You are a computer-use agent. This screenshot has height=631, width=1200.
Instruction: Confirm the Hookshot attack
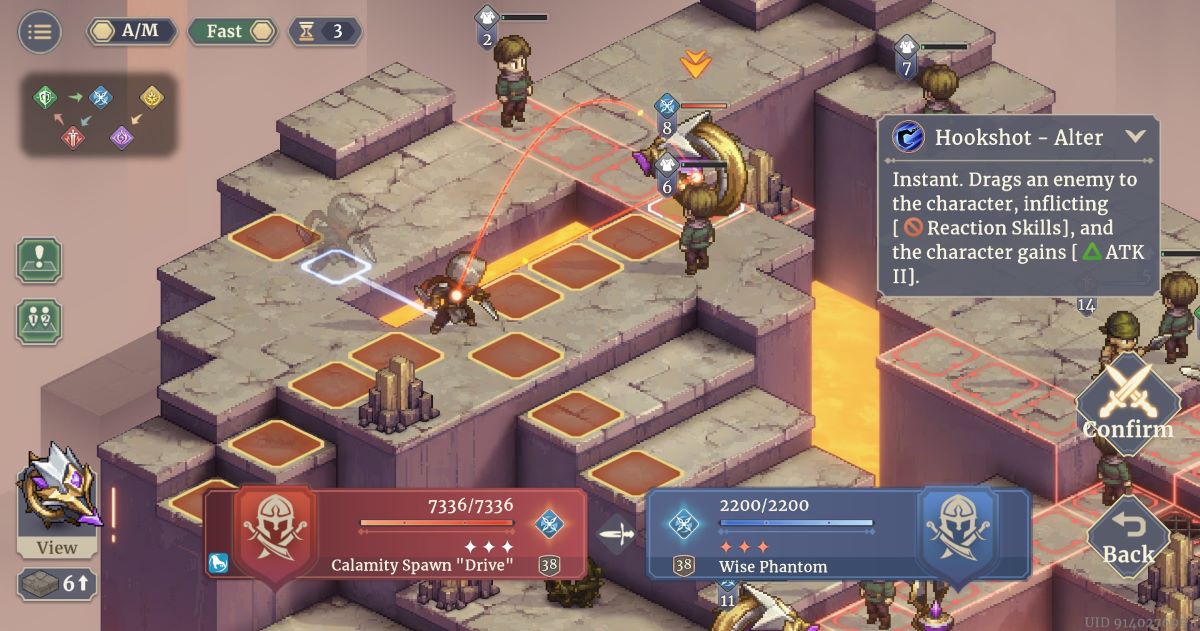coord(1128,403)
